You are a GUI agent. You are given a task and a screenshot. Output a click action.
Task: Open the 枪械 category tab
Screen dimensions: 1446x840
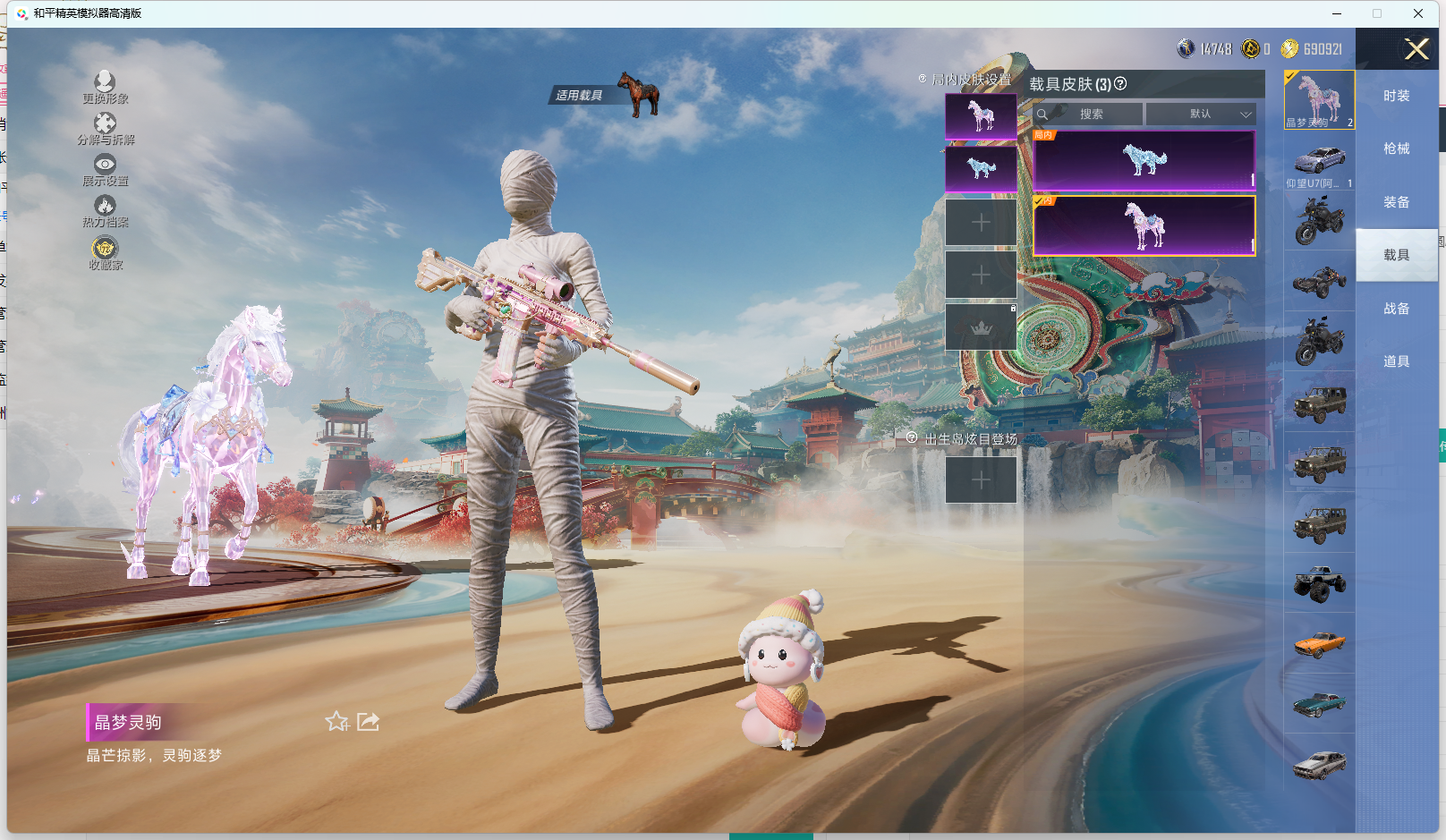pos(1396,148)
